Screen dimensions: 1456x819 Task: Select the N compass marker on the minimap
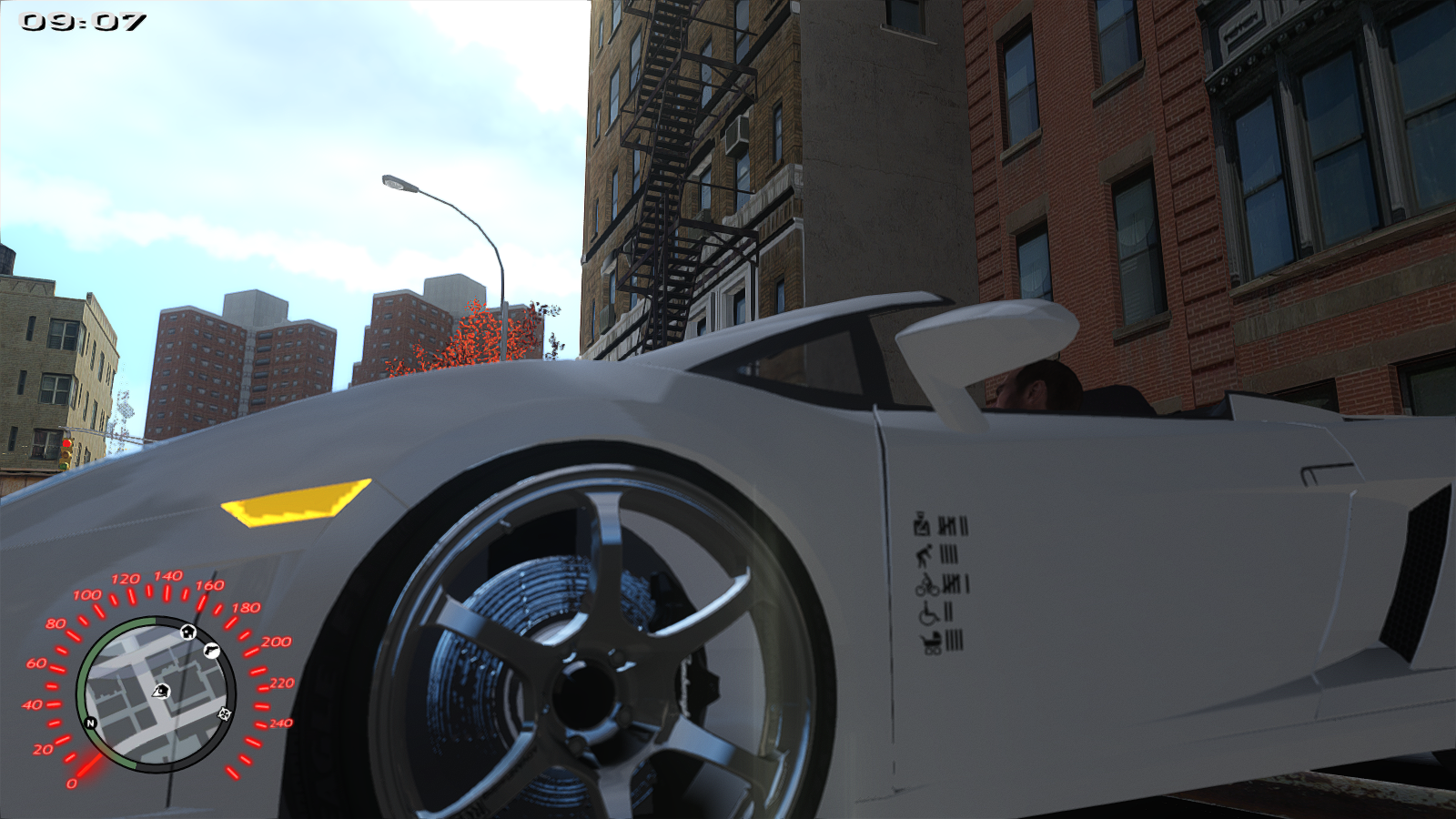(90, 723)
